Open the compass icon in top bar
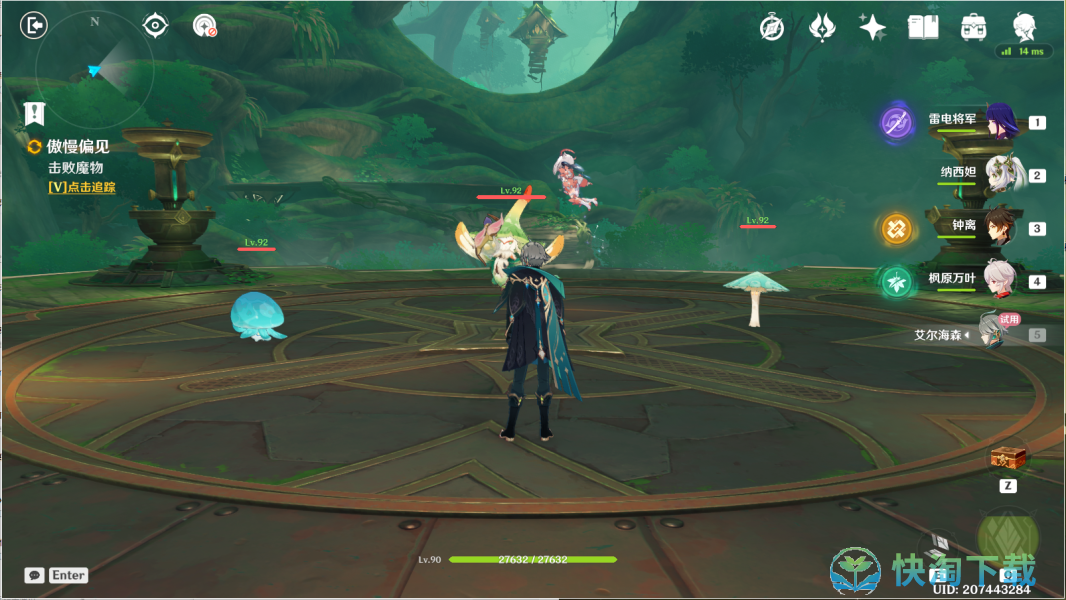Image resolution: width=1066 pixels, height=600 pixels. coord(772,28)
